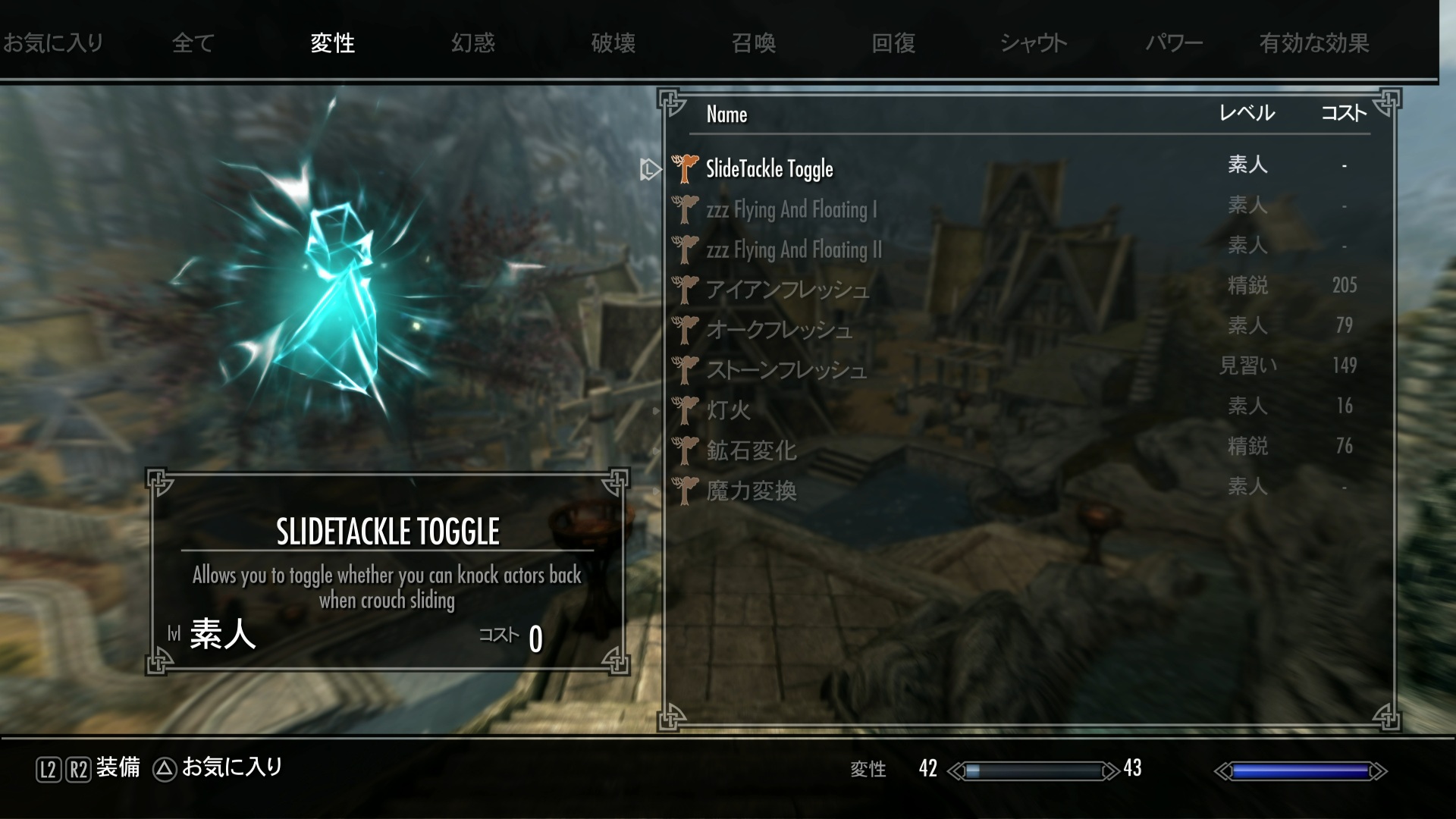Select the ストーンフレッシュ spell
Image resolution: width=1456 pixels, height=819 pixels.
[786, 369]
